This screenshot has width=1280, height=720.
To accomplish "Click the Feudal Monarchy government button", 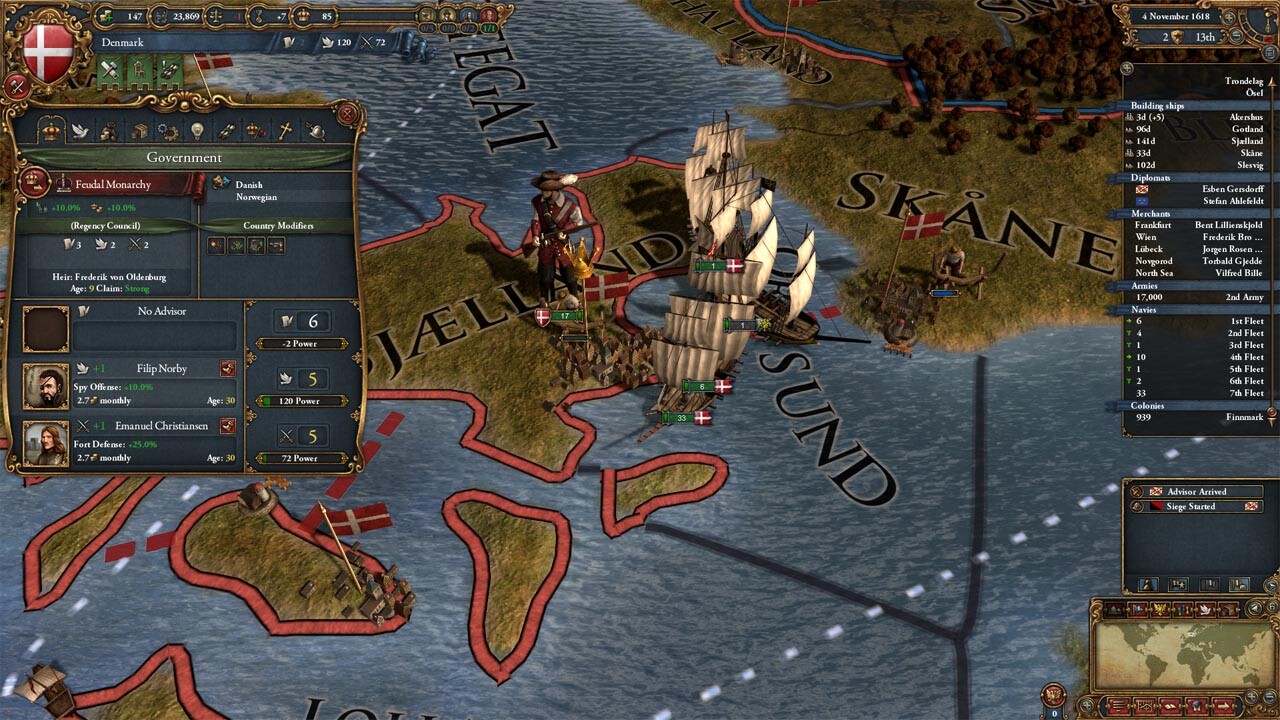I will pyautogui.click(x=112, y=185).
